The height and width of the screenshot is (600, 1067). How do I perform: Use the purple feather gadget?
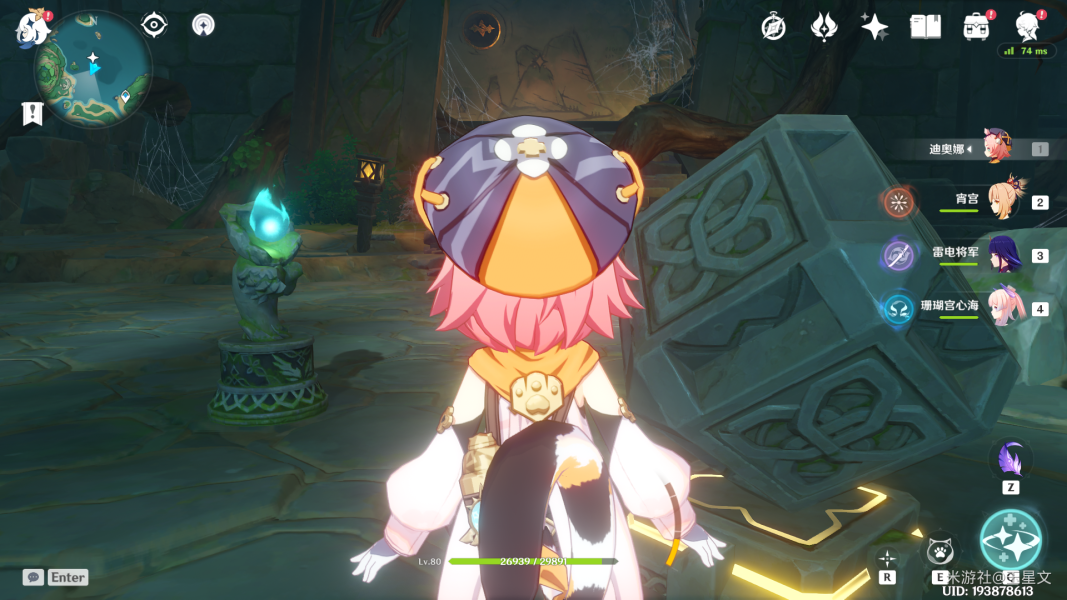point(1010,460)
